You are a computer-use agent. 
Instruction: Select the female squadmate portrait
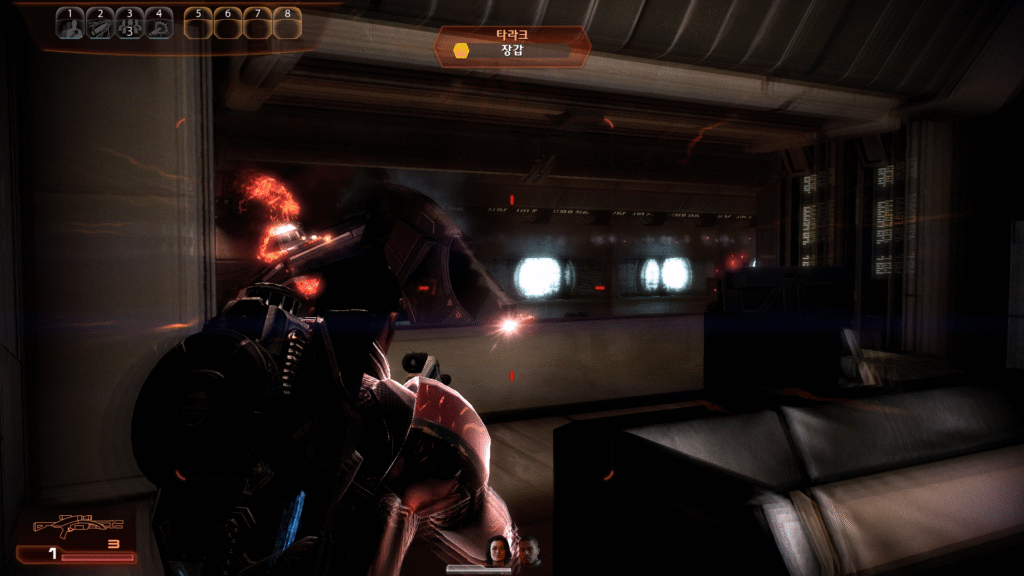(497, 549)
